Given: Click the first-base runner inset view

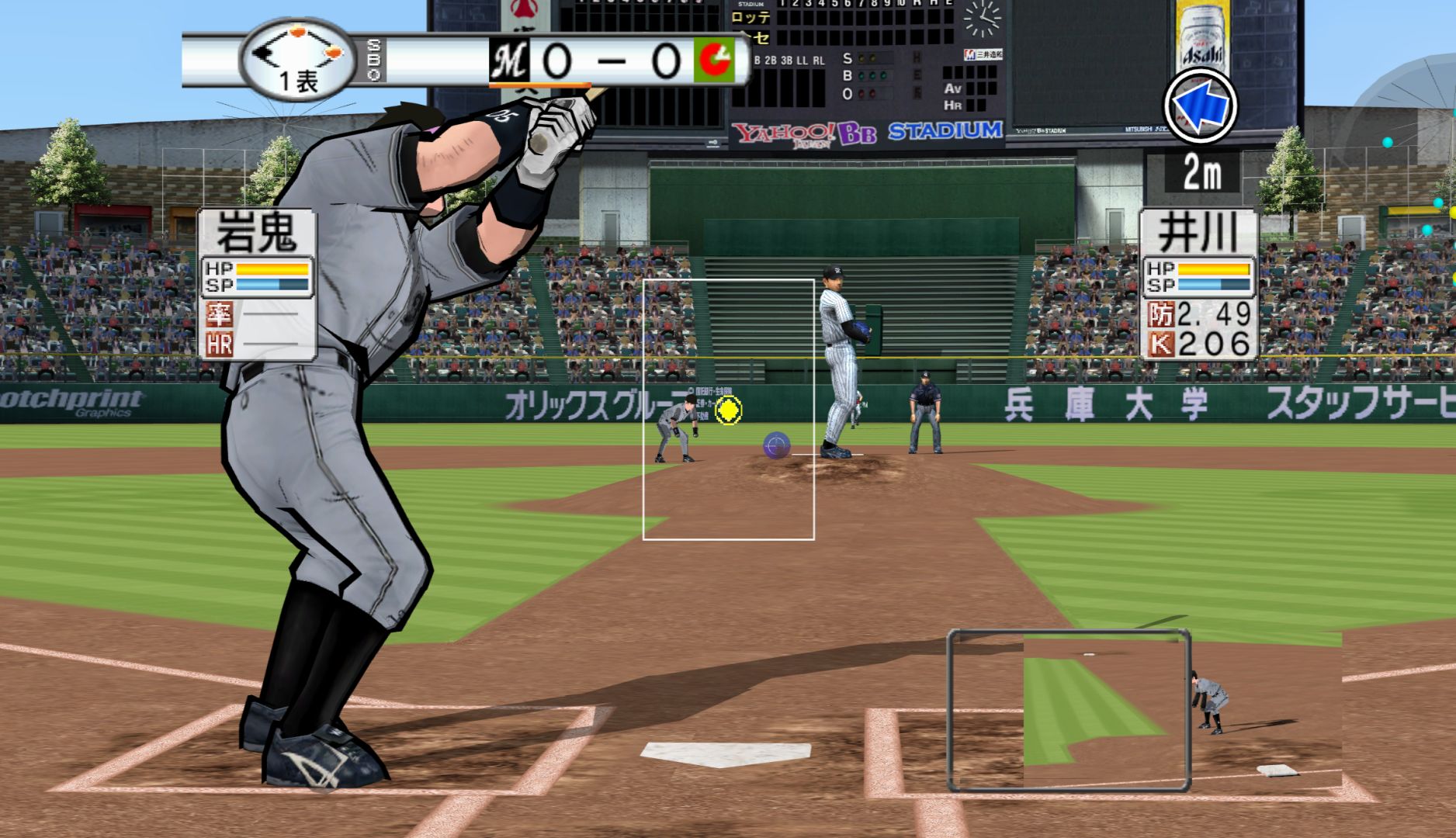Looking at the screenshot, I should coord(1069,710).
